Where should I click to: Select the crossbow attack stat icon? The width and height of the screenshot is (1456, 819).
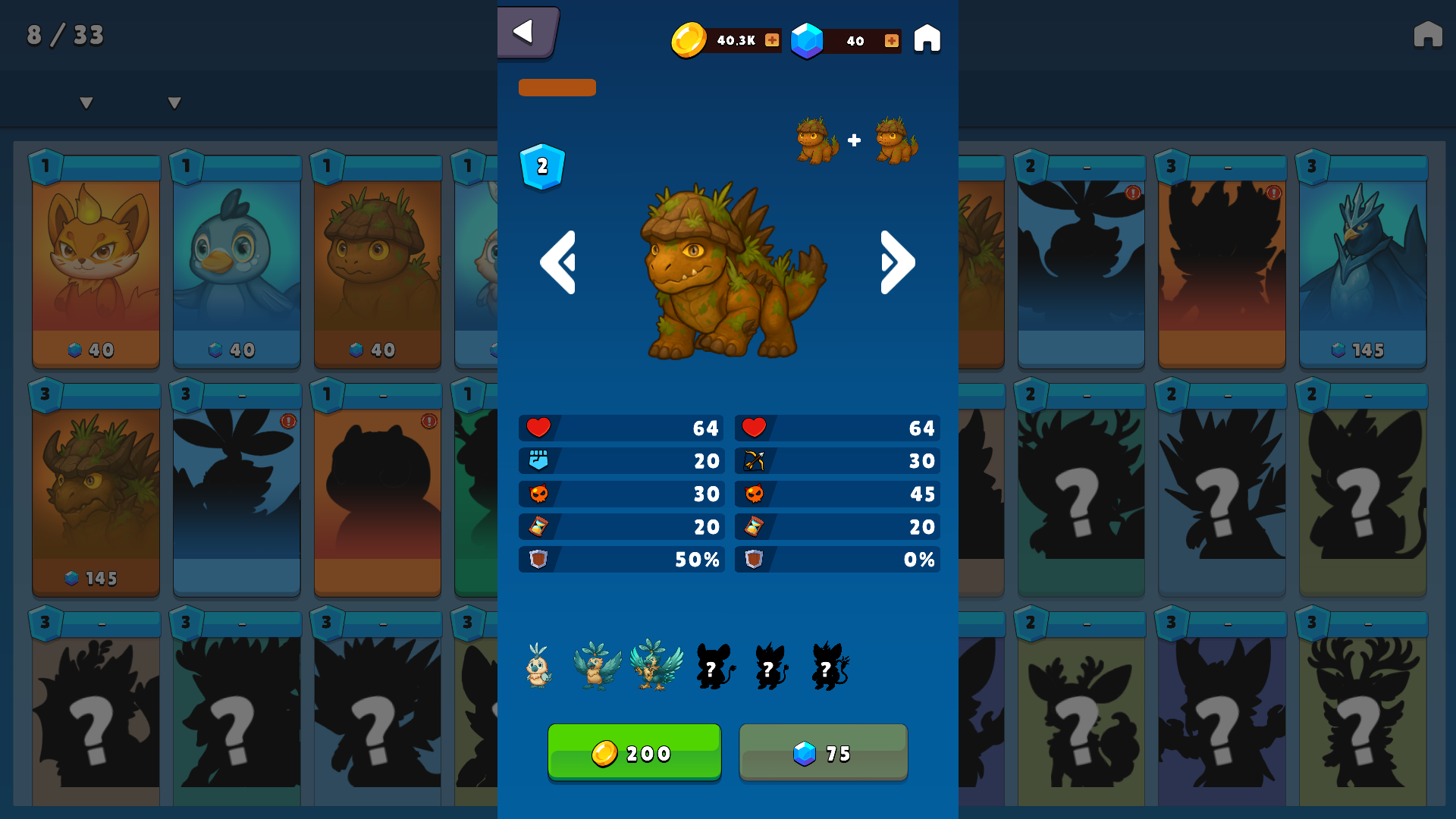coord(754,461)
